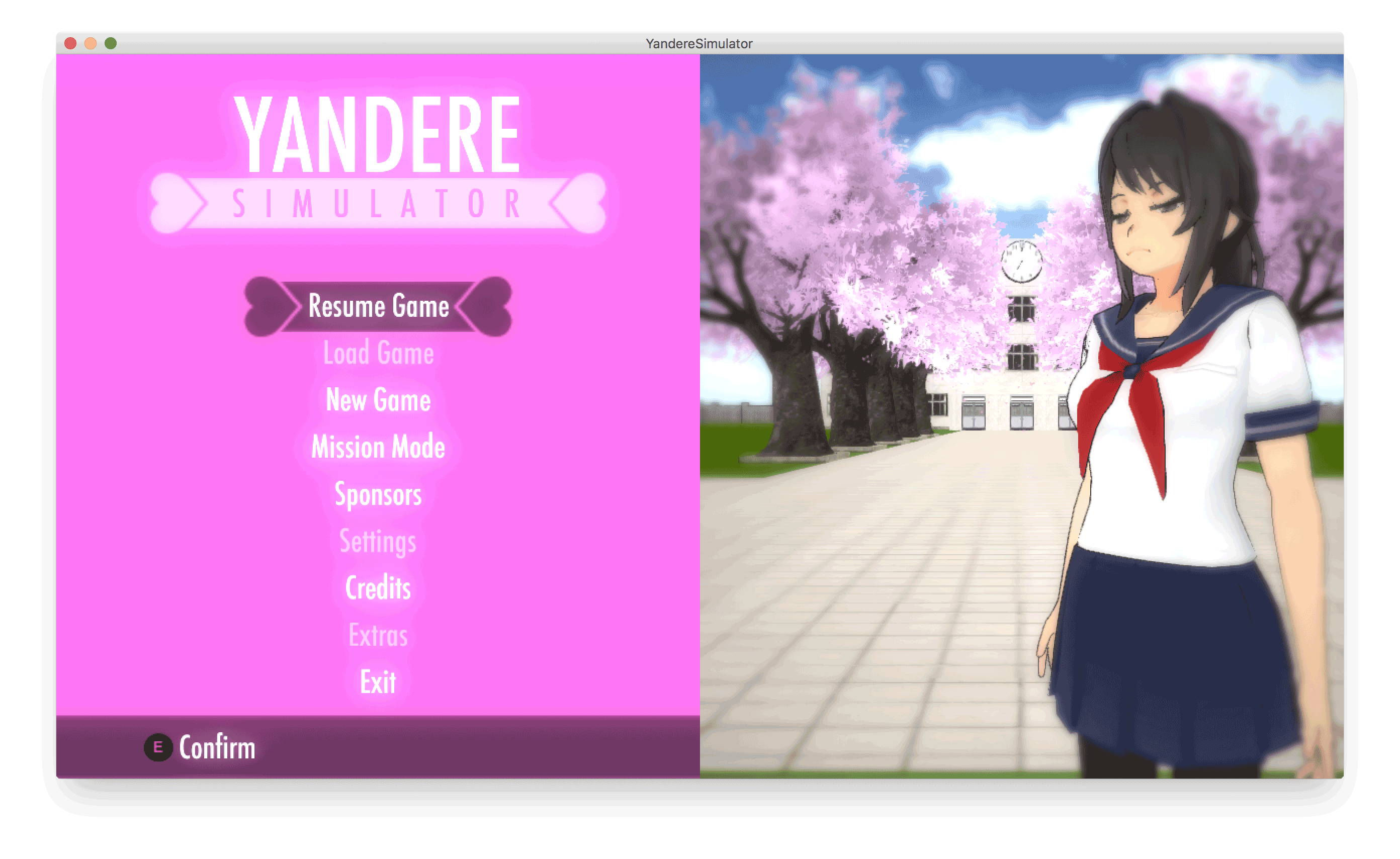Screen dimensions: 1400x859
Task: Open the Load Game menu entry
Action: pos(378,353)
